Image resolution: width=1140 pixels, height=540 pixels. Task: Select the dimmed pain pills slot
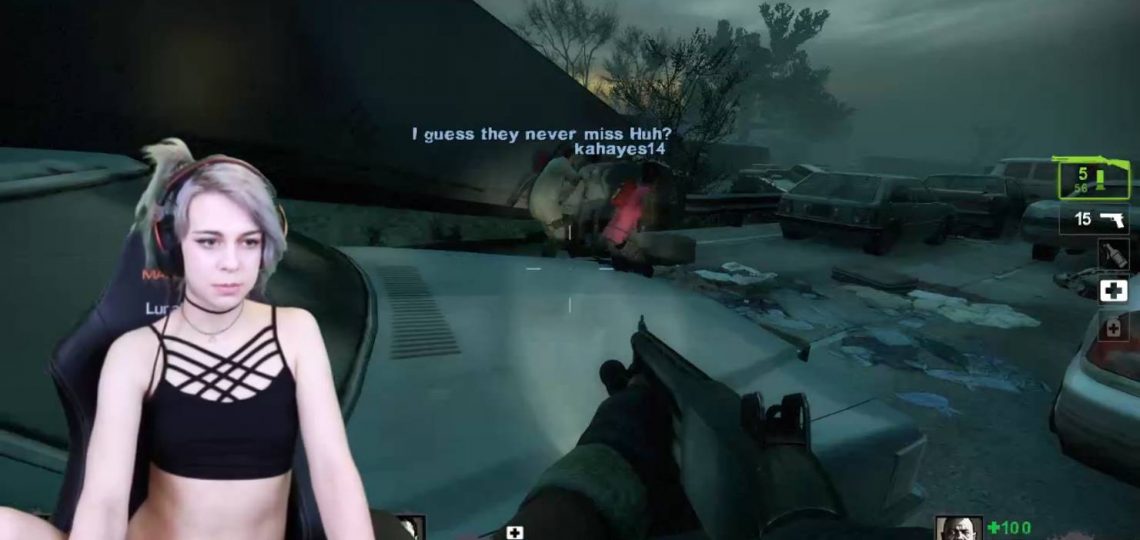(x=1113, y=326)
